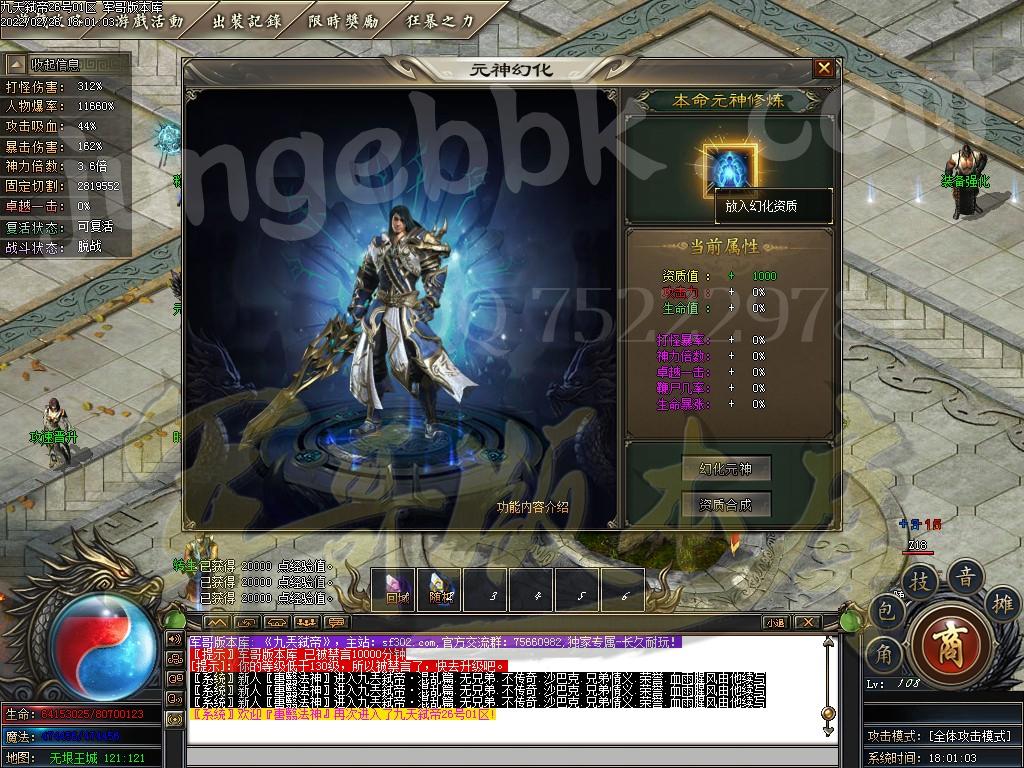Open 功能内容介绍 description link

point(532,507)
